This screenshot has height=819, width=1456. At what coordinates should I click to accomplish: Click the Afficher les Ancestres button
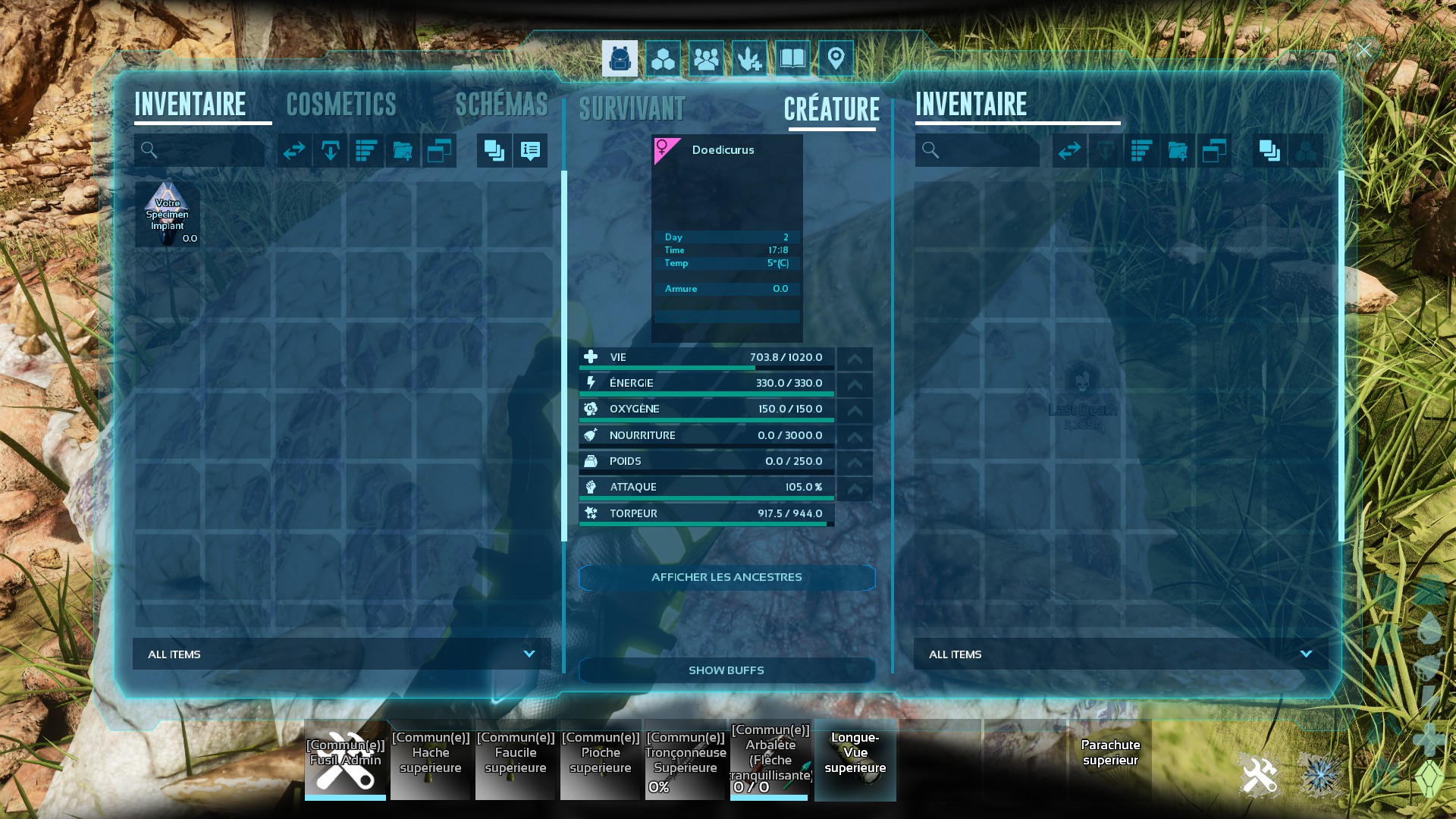726,577
